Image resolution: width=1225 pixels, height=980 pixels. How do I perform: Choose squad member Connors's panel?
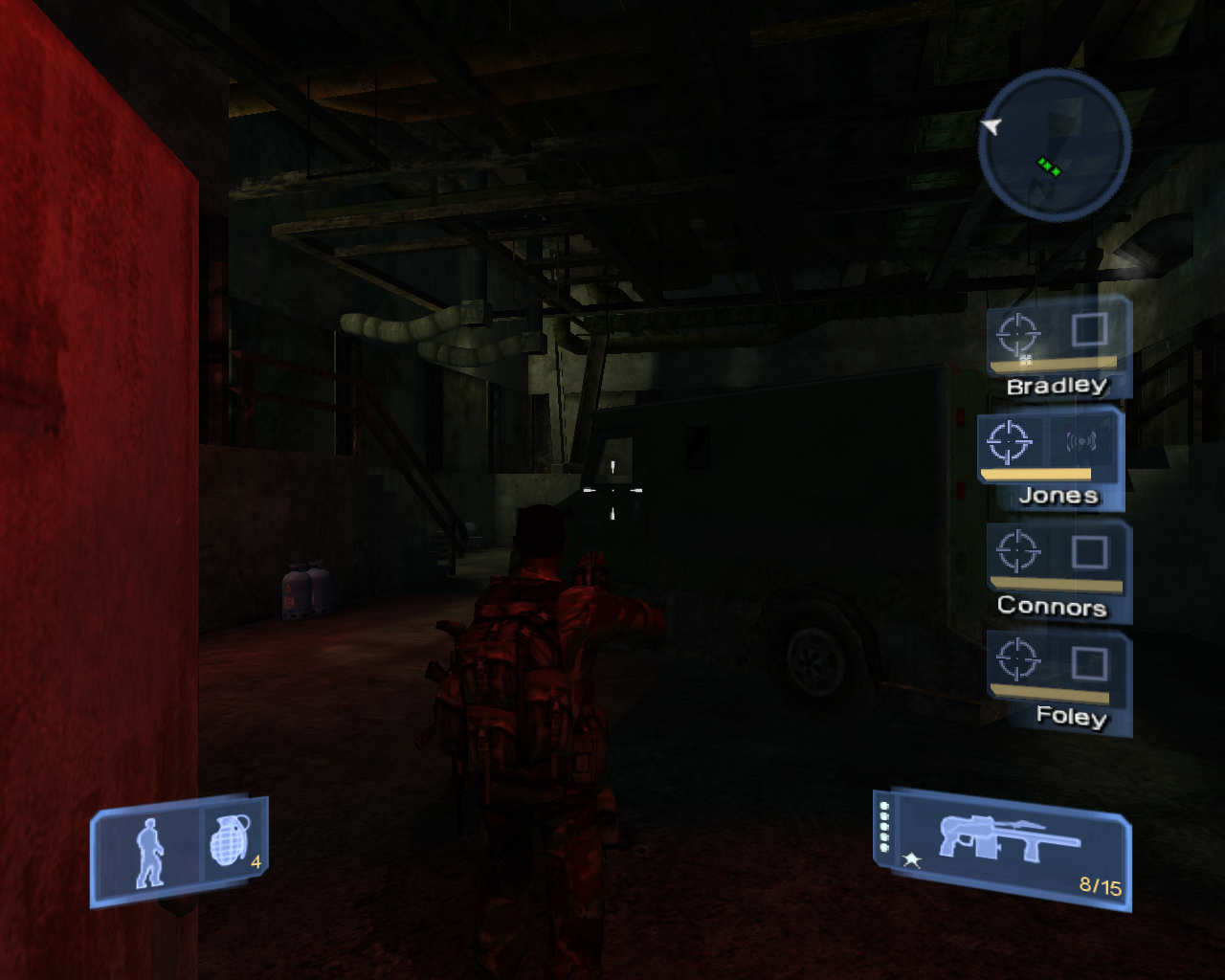pos(1058,570)
